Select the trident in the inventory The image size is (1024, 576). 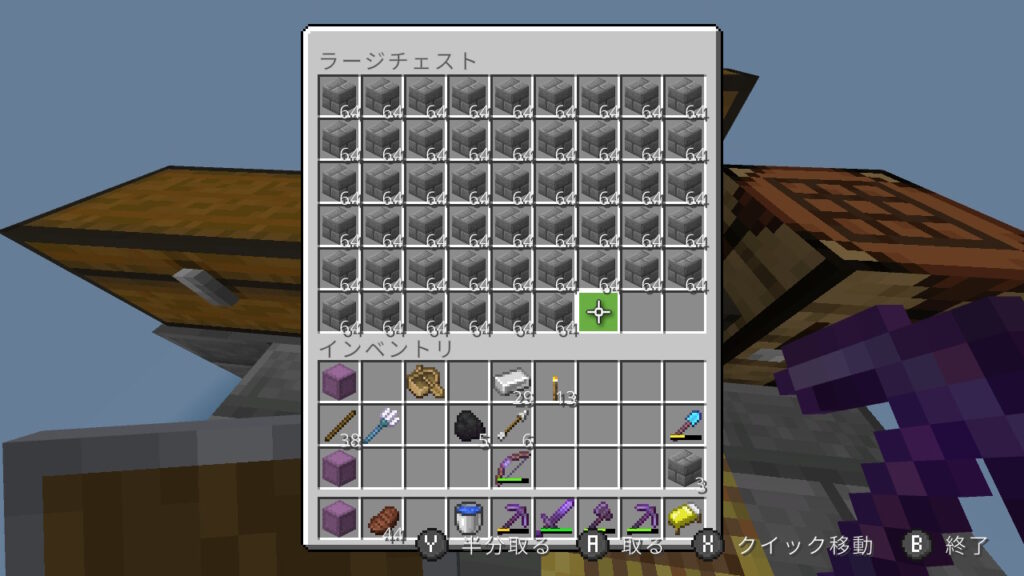coord(383,424)
